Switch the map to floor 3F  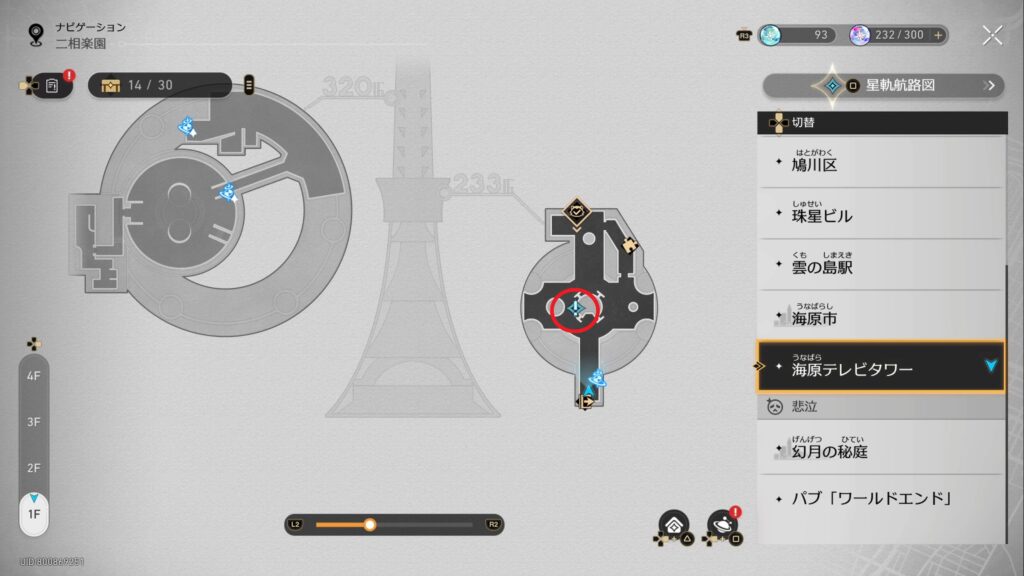pos(33,422)
